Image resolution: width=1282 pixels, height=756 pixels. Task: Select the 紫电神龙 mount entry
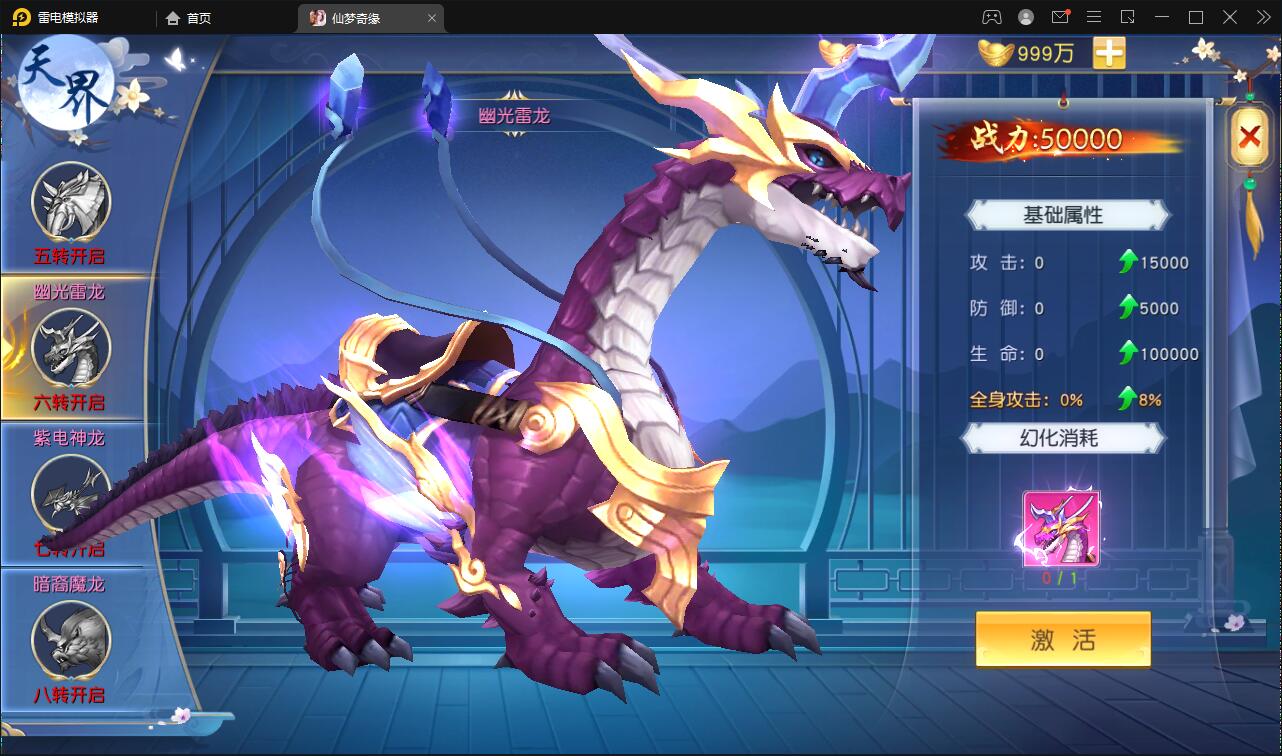point(70,492)
